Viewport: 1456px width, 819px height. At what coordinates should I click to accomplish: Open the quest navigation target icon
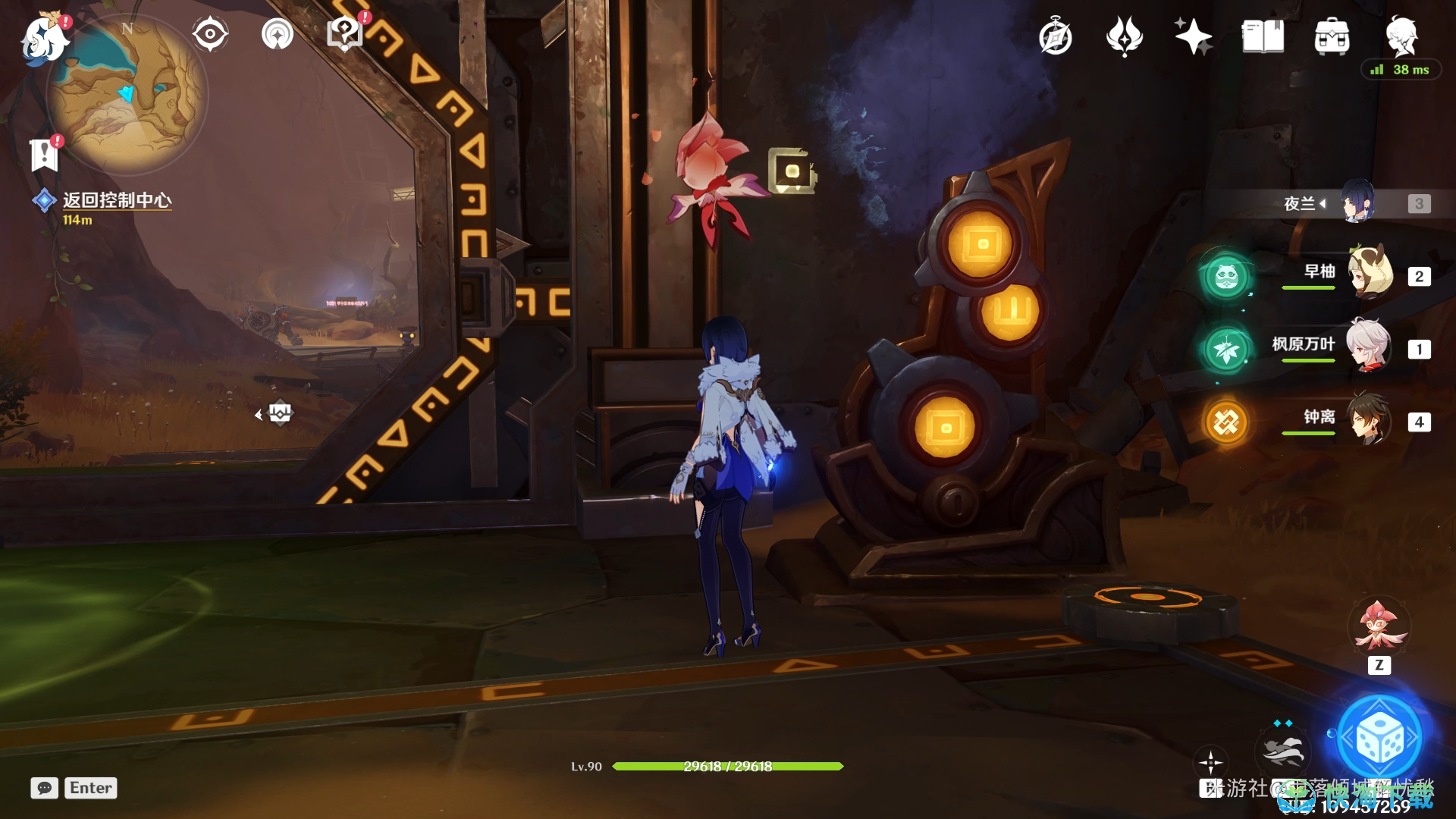(x=209, y=34)
